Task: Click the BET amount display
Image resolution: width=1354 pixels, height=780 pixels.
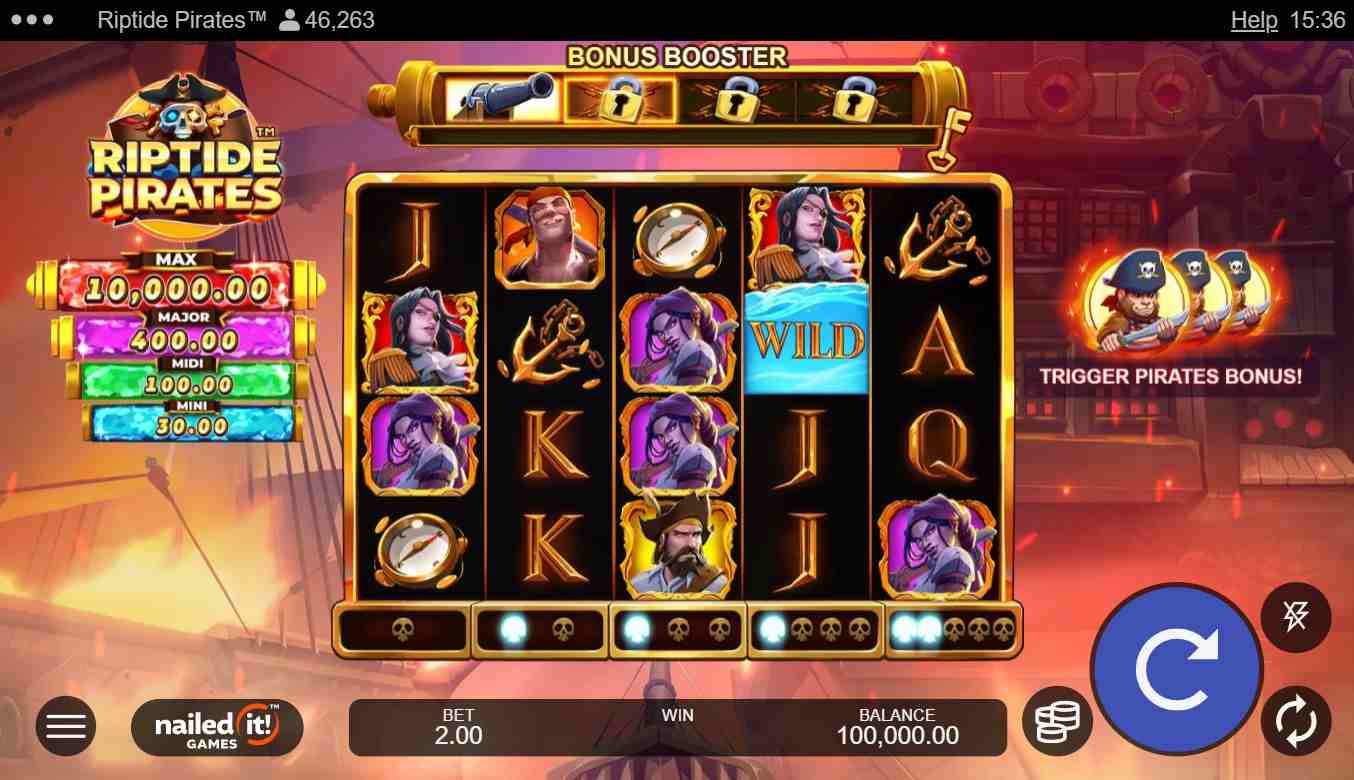Action: 459,727
